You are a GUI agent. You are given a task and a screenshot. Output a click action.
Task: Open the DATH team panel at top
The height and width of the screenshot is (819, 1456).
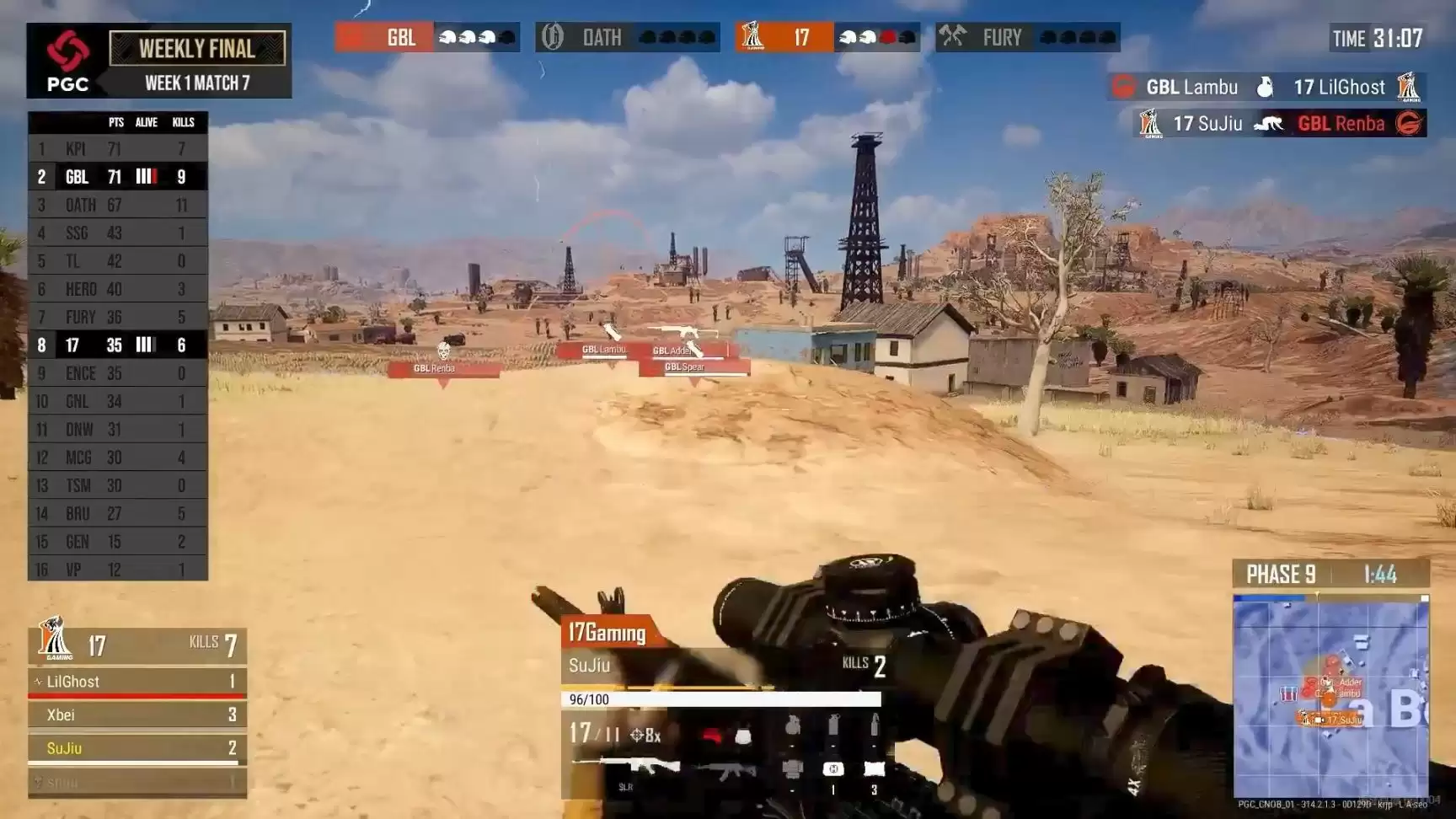coord(627,38)
